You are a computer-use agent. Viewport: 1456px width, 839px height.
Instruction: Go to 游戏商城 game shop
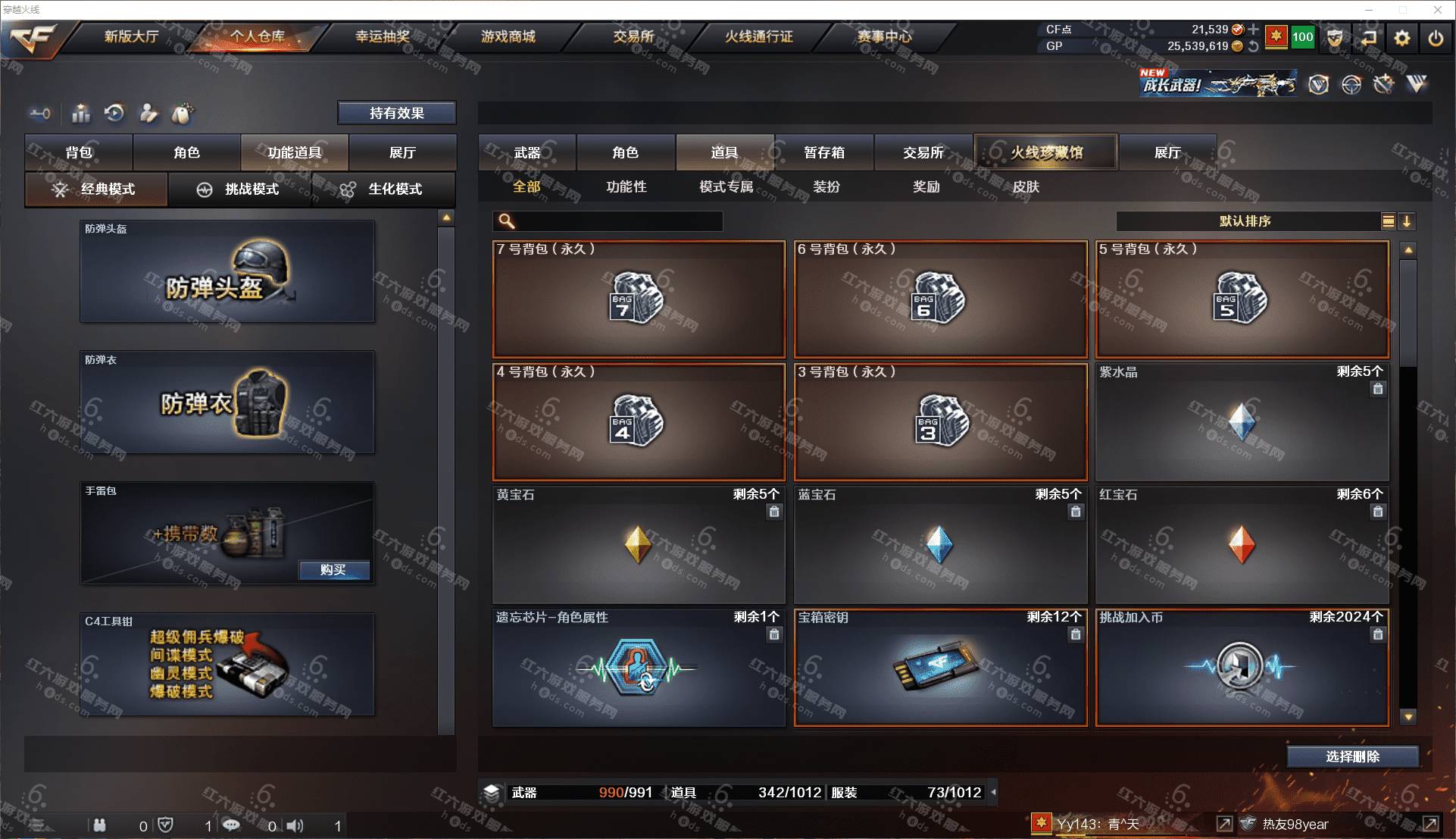pyautogui.click(x=508, y=36)
